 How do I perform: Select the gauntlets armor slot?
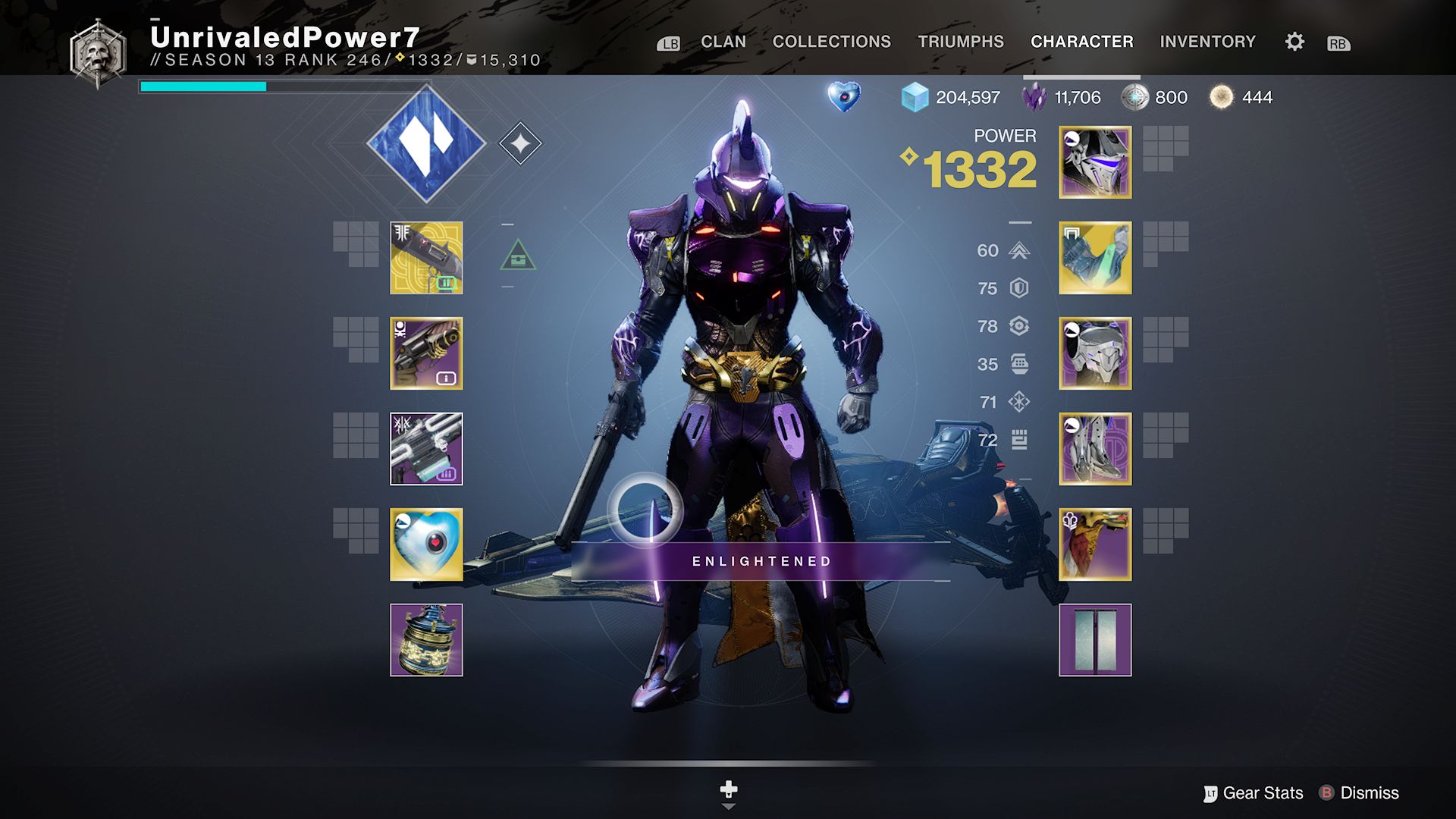[1094, 258]
